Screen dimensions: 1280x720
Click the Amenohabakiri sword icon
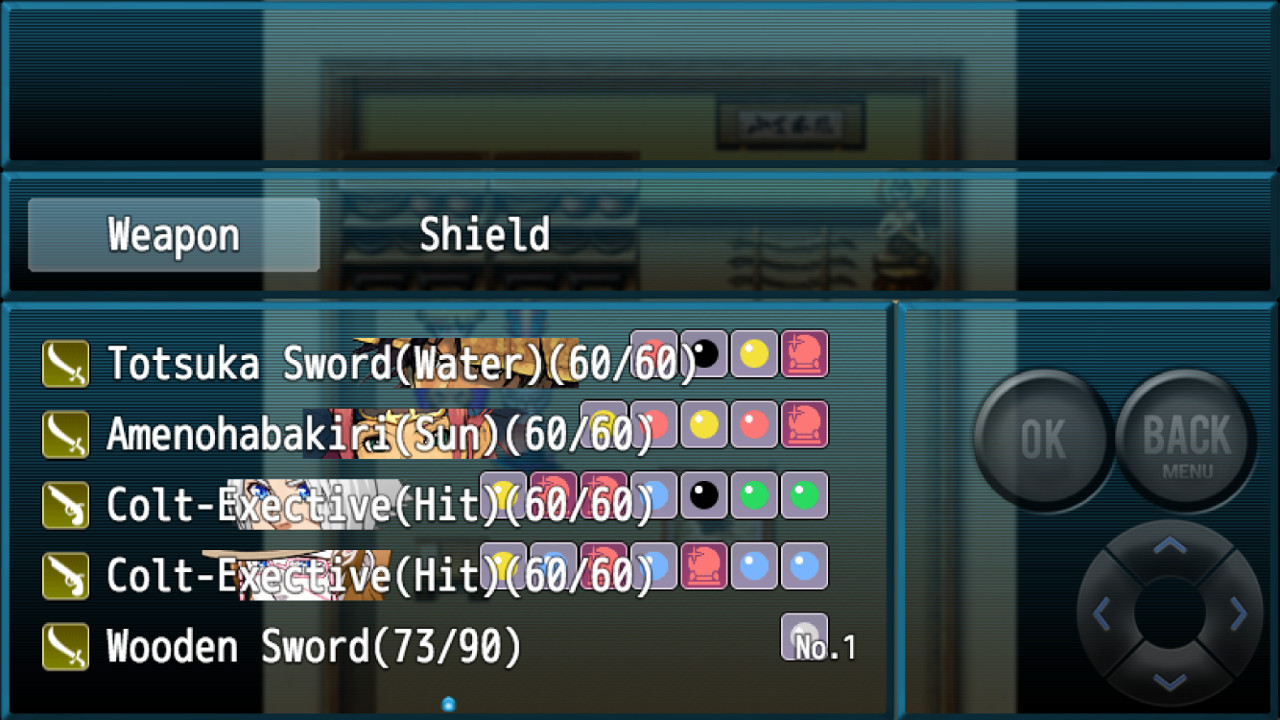pyautogui.click(x=64, y=434)
